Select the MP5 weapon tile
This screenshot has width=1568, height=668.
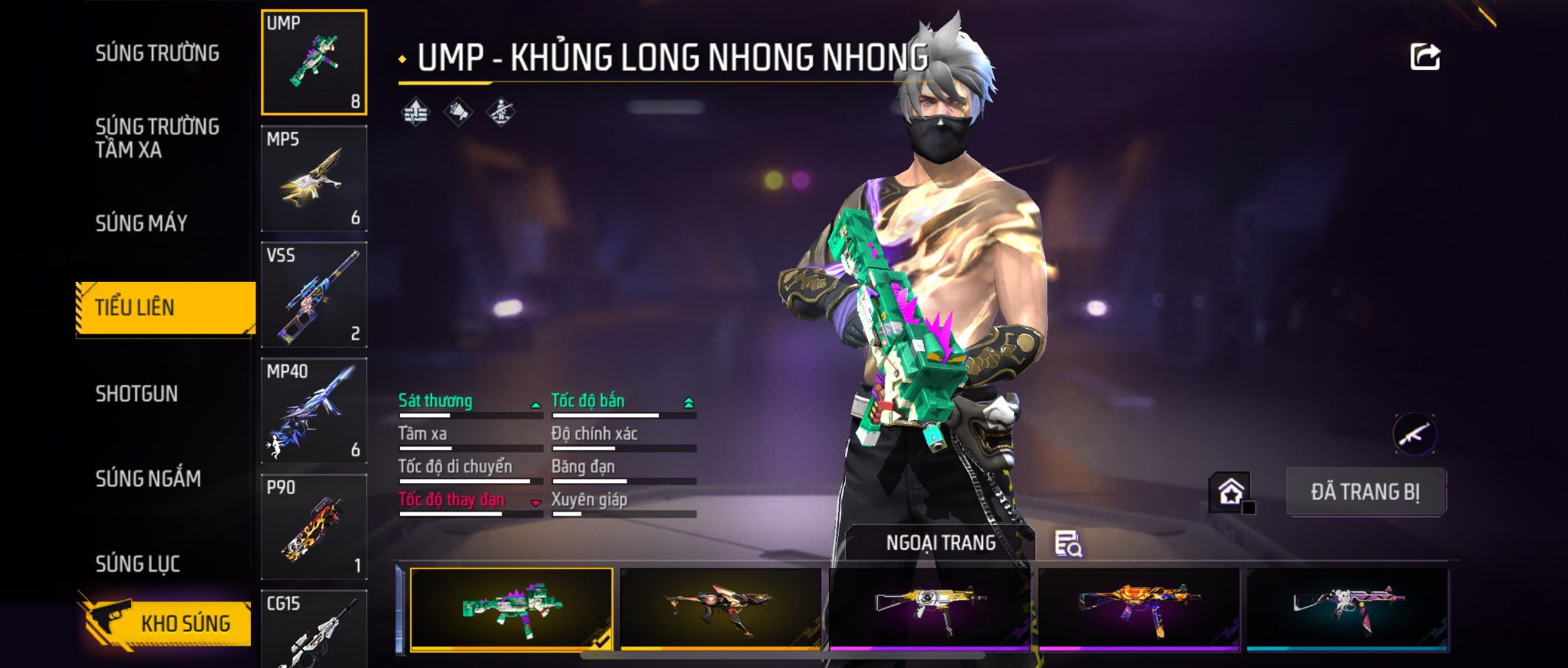click(314, 179)
